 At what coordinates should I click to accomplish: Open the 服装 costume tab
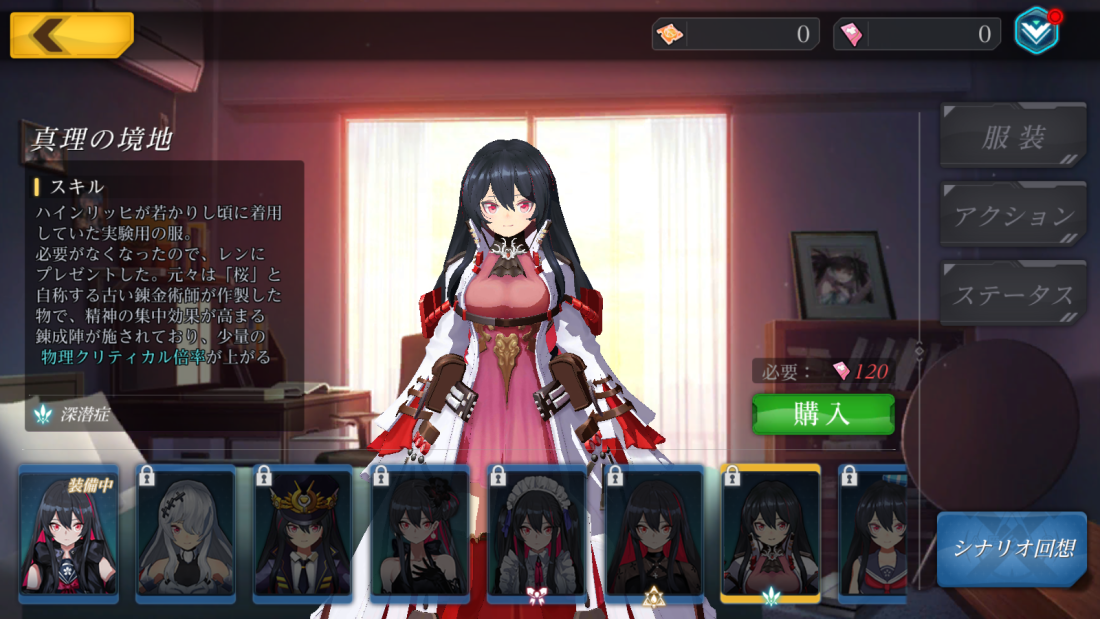[x=1012, y=136]
